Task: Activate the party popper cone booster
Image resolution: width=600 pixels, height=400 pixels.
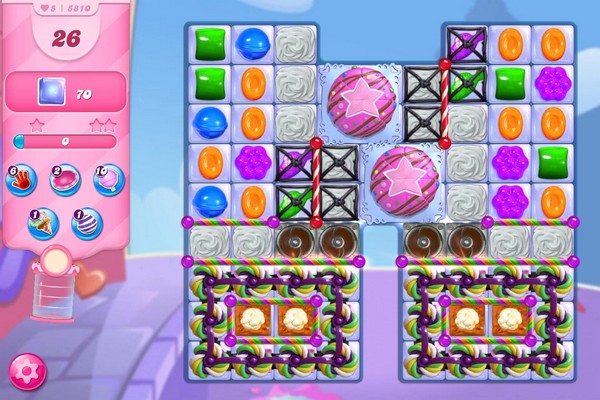Action: tap(43, 222)
